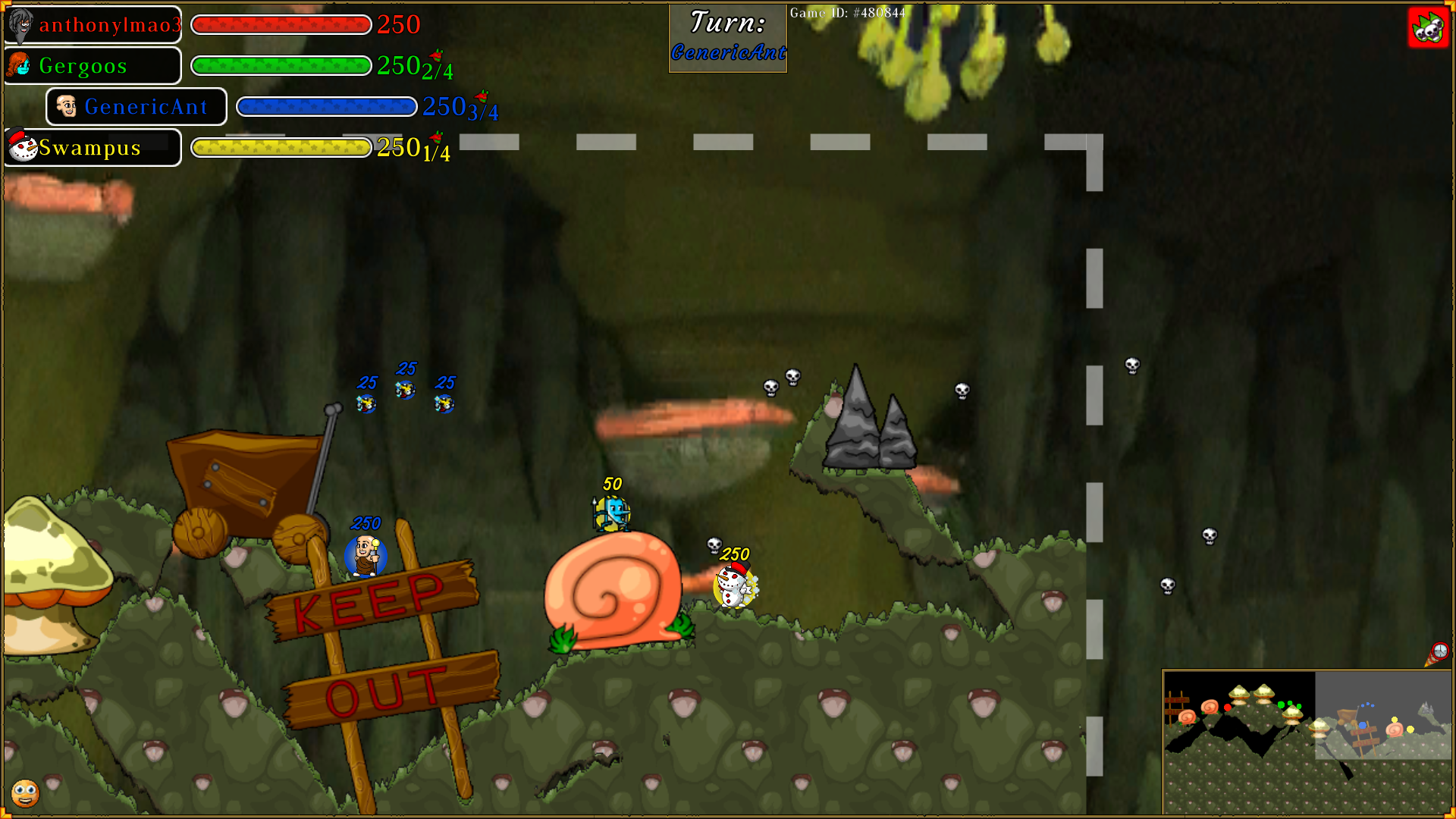
Task: Select Swampus' snowman avatar portrait
Action: (x=23, y=146)
